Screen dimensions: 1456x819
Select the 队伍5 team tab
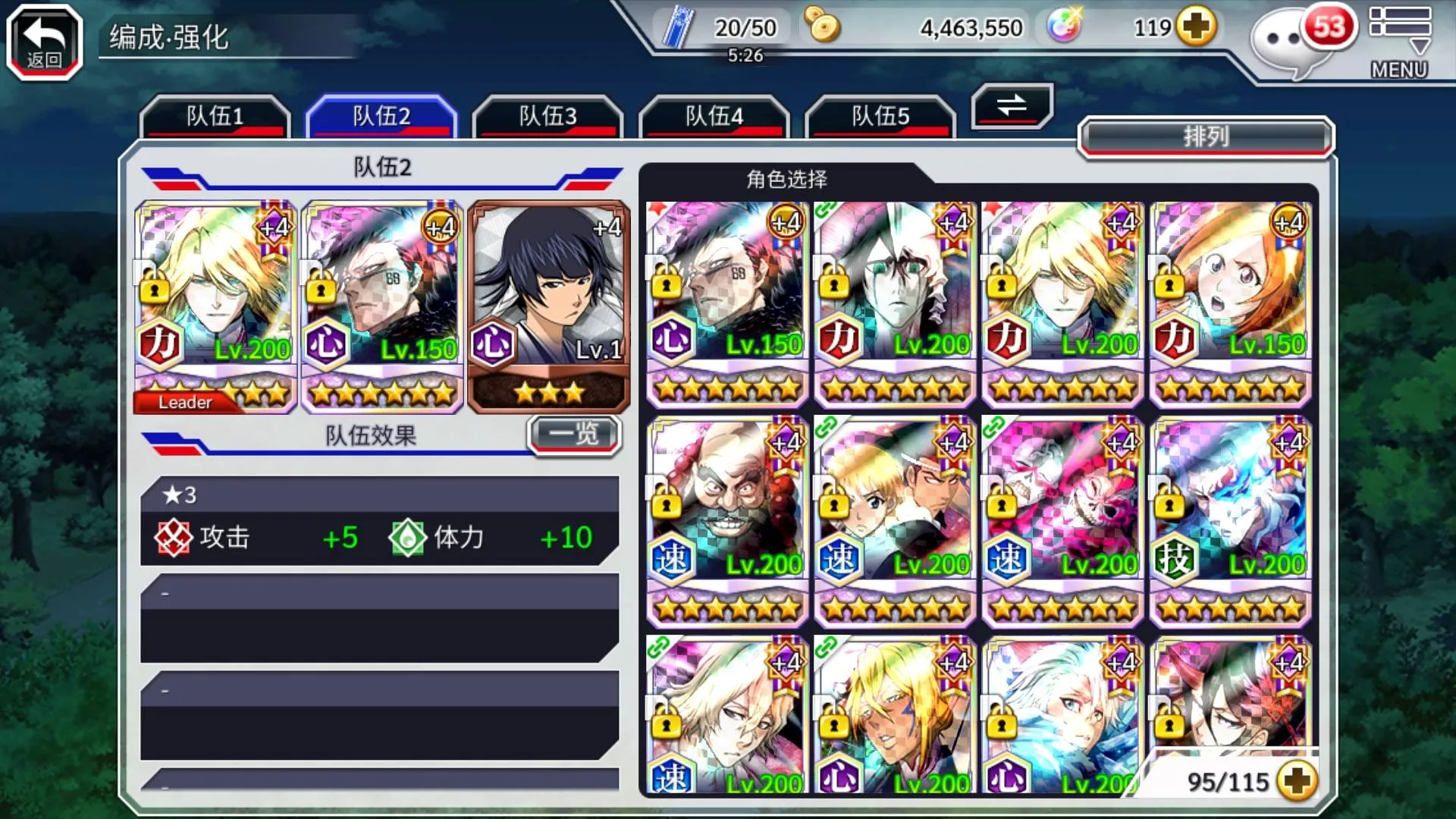[x=880, y=117]
